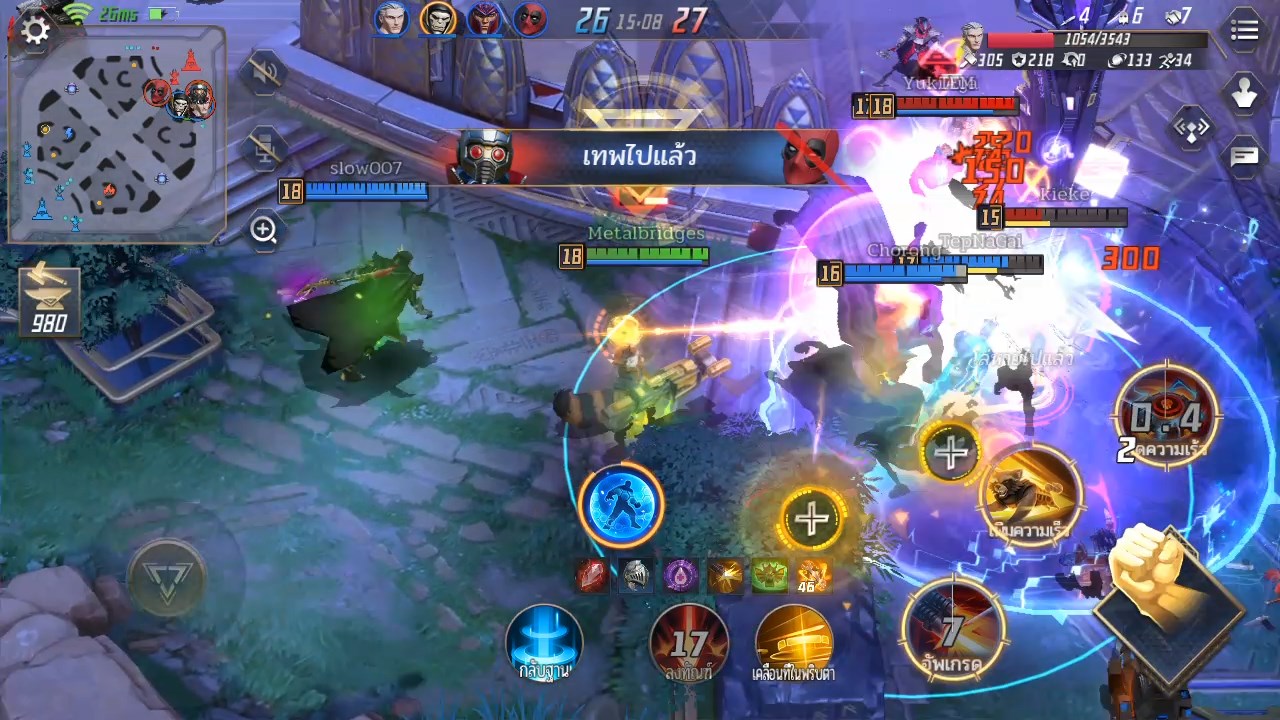This screenshot has width=1280, height=720.
Task: Activate the recall to base button
Action: (544, 643)
